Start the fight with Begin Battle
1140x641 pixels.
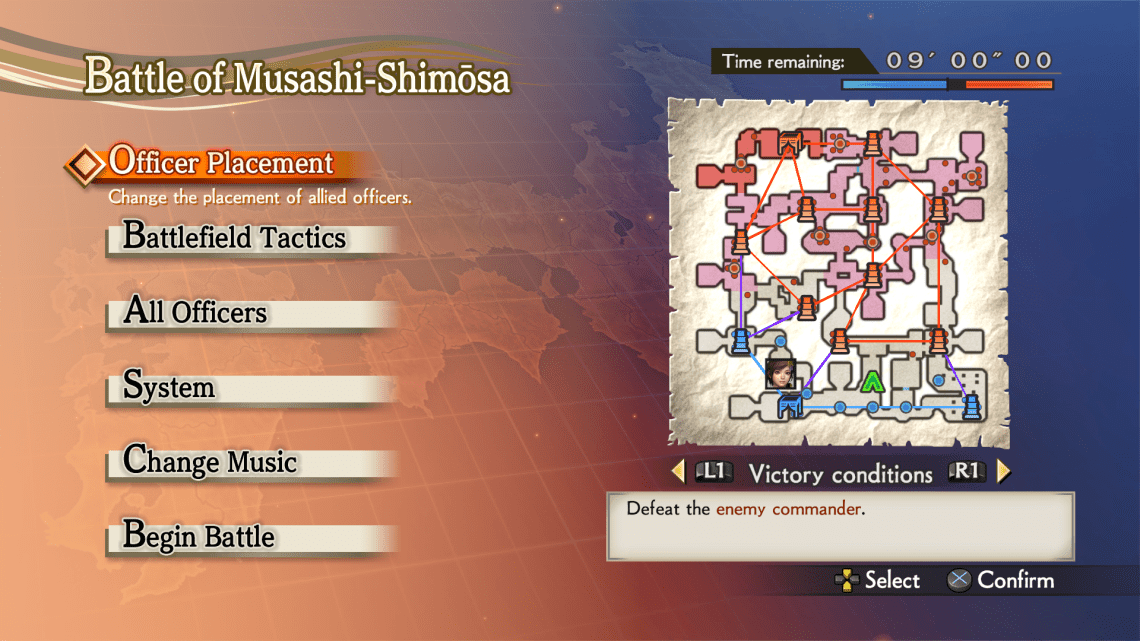point(199,536)
